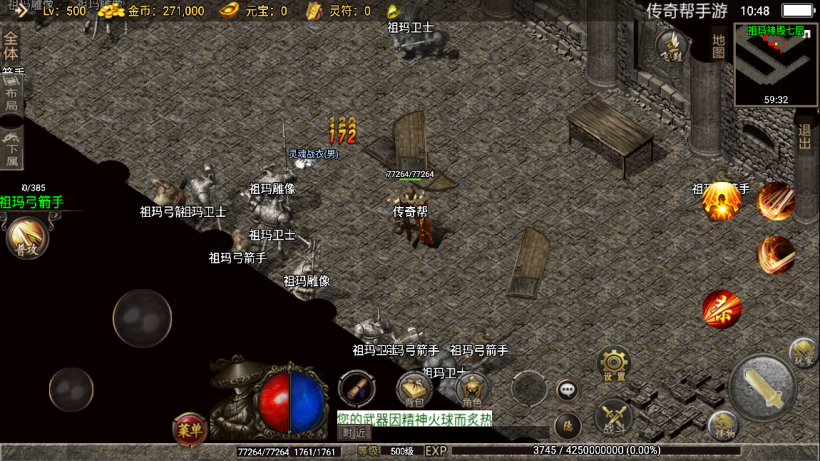Cast the red 杀 slaughter skill
This screenshot has height=461, width=820.
click(x=721, y=309)
